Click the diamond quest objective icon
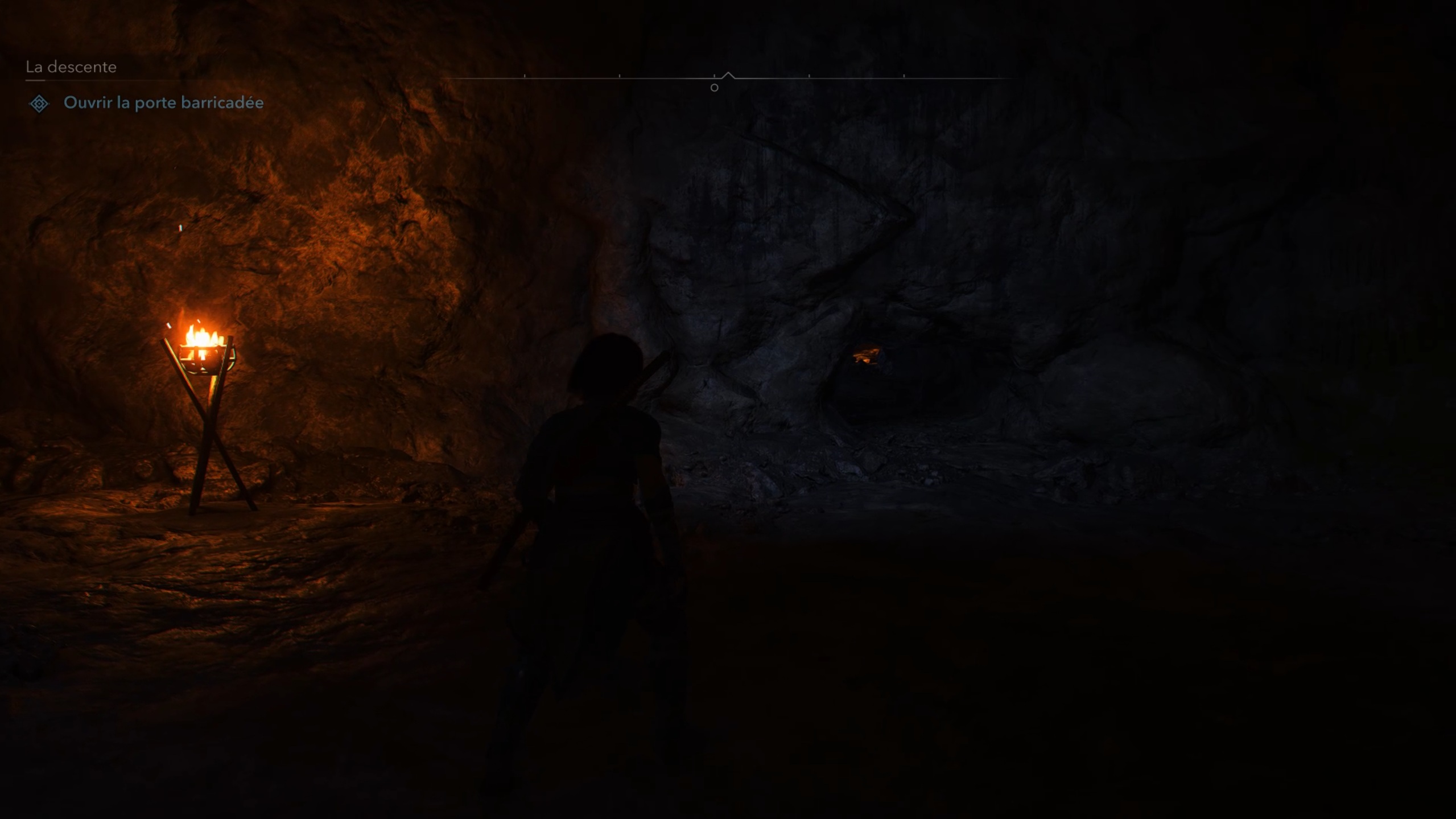Image resolution: width=1456 pixels, height=819 pixels. click(39, 104)
